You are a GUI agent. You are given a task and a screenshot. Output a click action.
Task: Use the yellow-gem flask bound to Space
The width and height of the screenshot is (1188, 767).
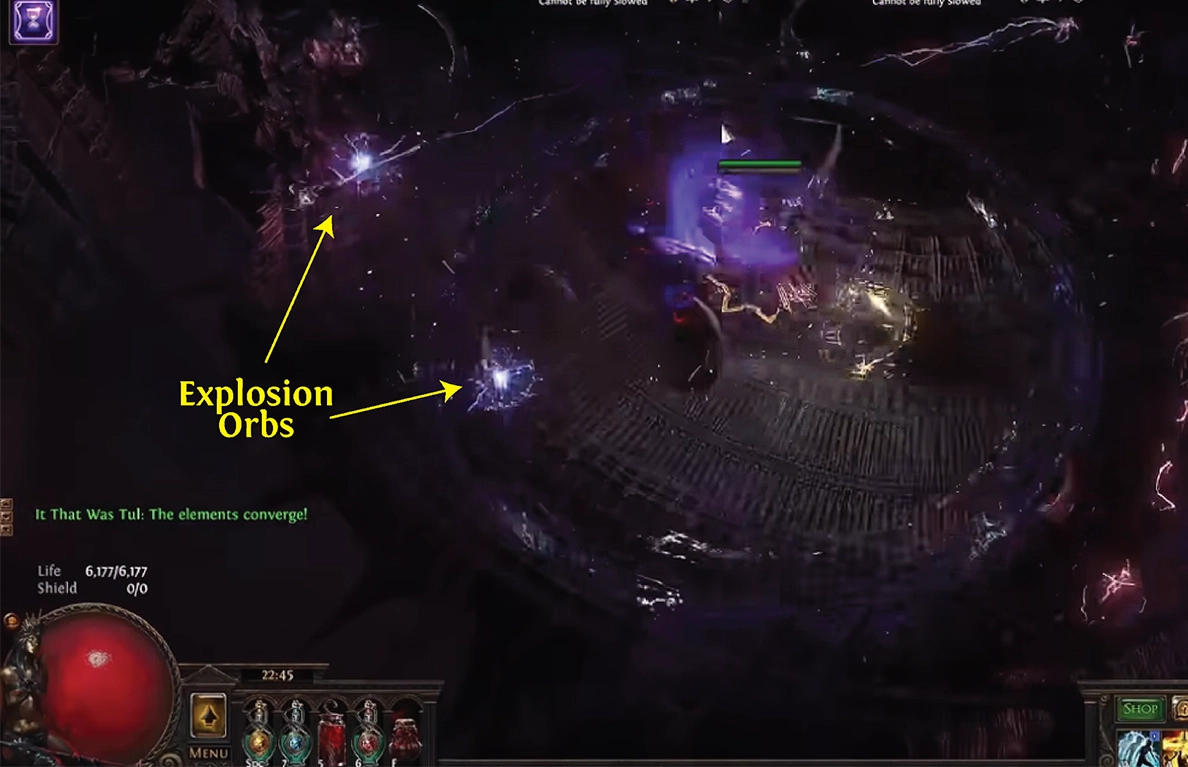point(259,740)
